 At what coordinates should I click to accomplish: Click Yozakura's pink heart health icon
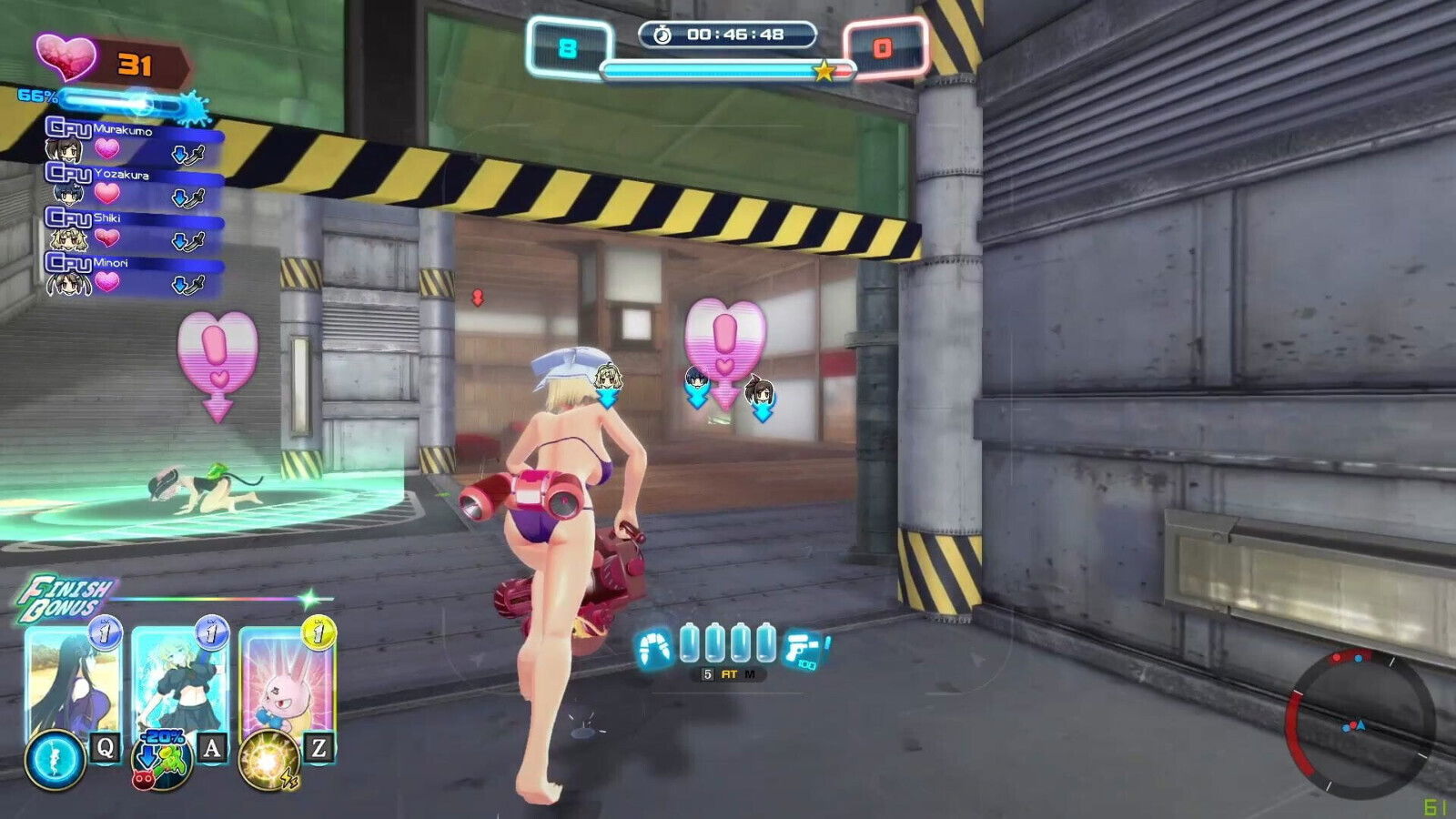tap(107, 194)
